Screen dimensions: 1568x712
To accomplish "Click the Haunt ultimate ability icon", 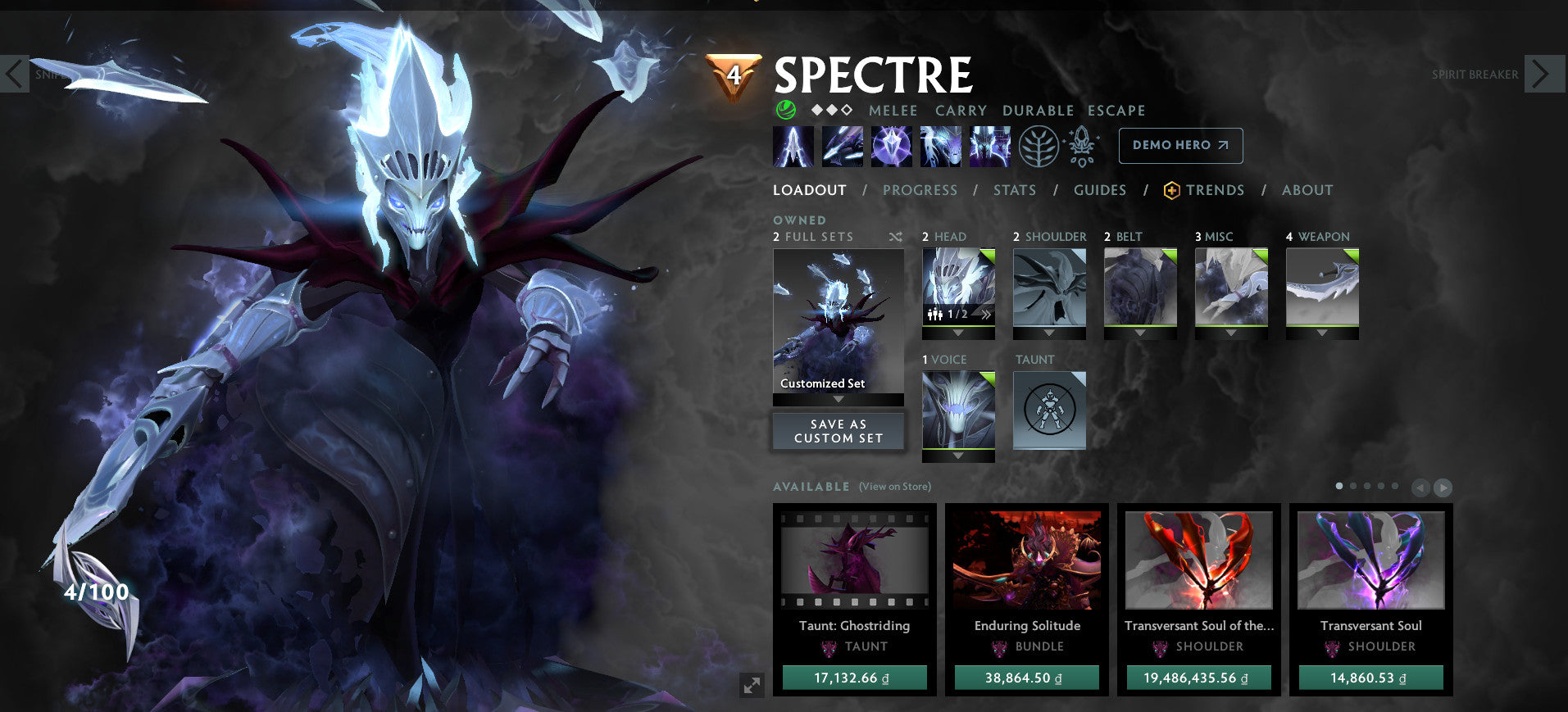I will (x=990, y=146).
